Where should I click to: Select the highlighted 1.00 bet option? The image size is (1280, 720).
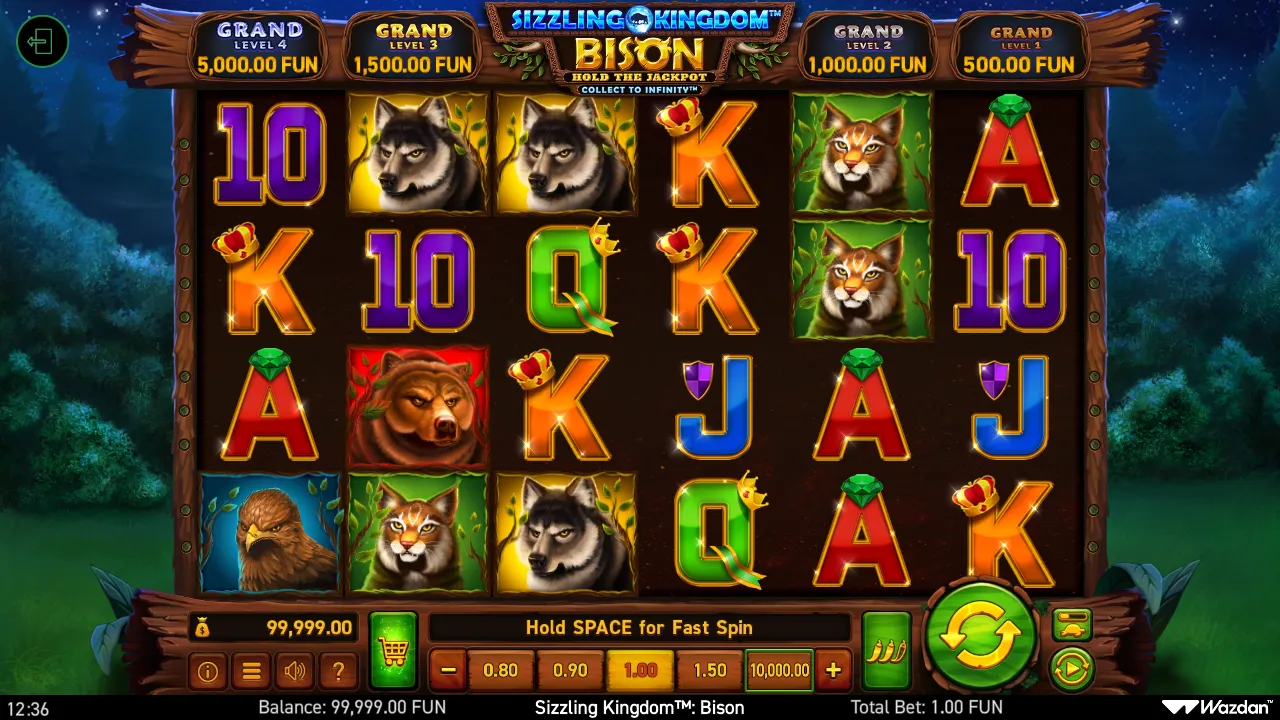640,671
